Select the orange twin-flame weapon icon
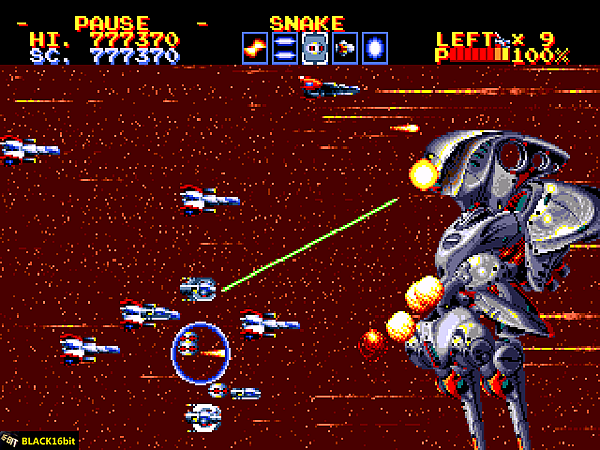The image size is (600, 450). 255,47
